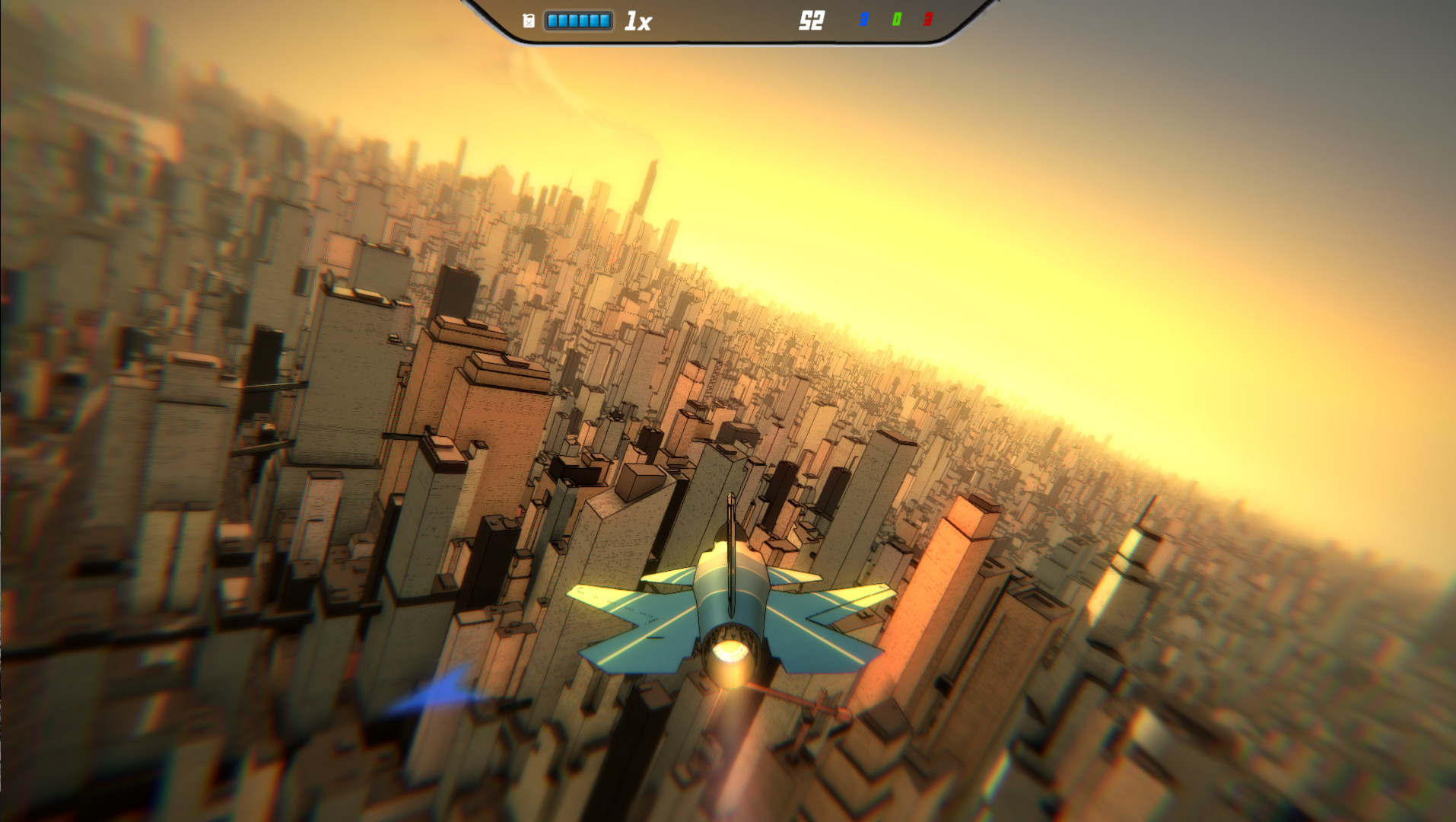1456x822 pixels.
Task: Toggle the blue pickup counter display
Action: coord(863,19)
